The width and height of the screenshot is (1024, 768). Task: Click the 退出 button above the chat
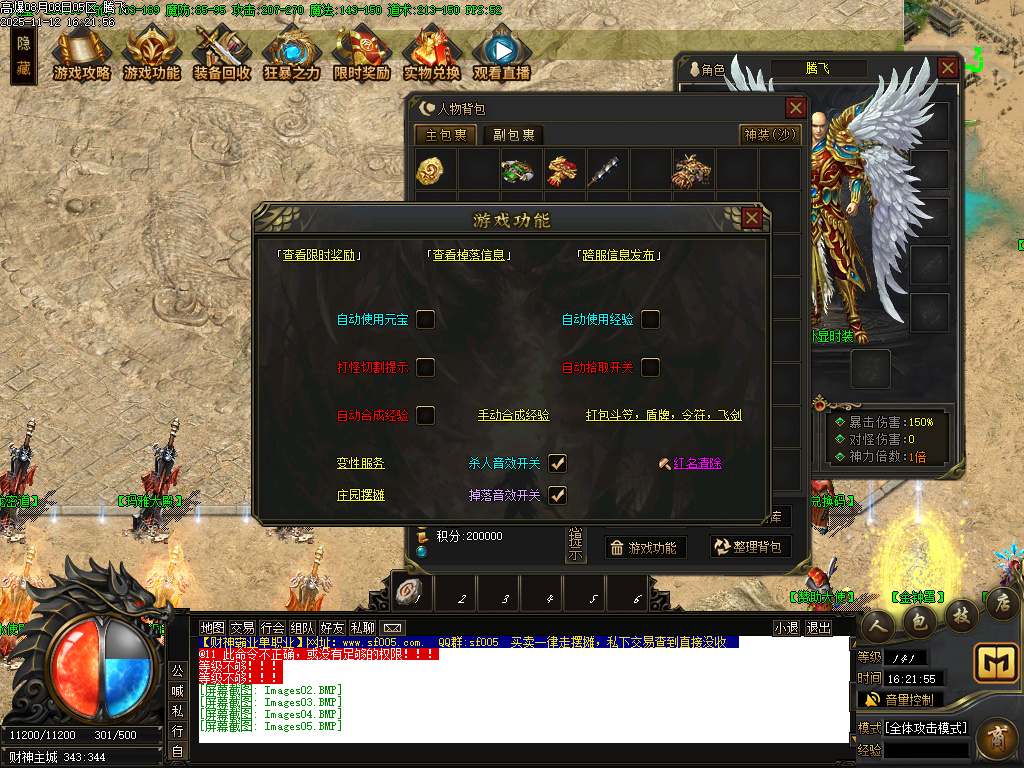(818, 627)
